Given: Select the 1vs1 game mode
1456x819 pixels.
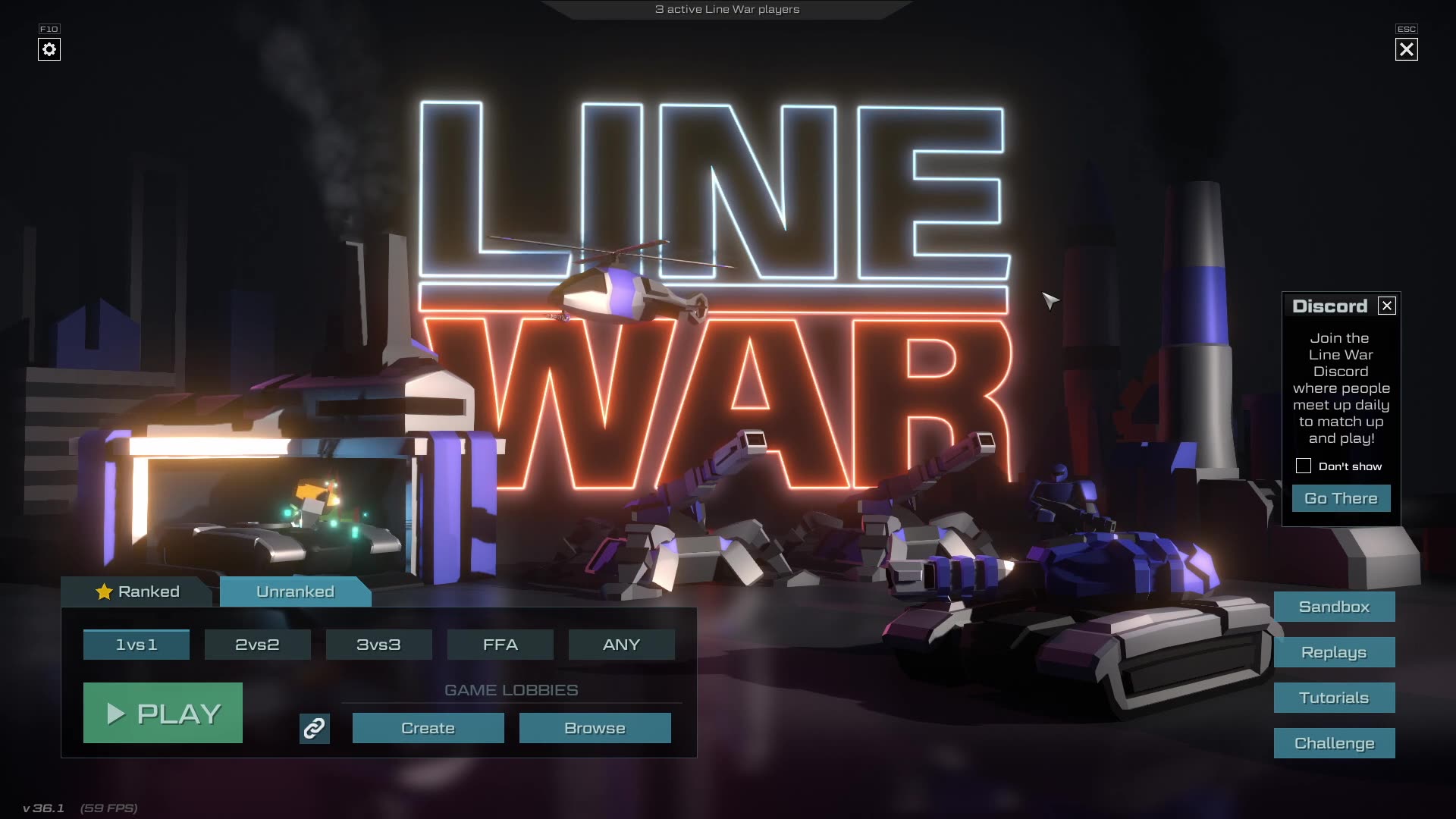Looking at the screenshot, I should tap(136, 645).
